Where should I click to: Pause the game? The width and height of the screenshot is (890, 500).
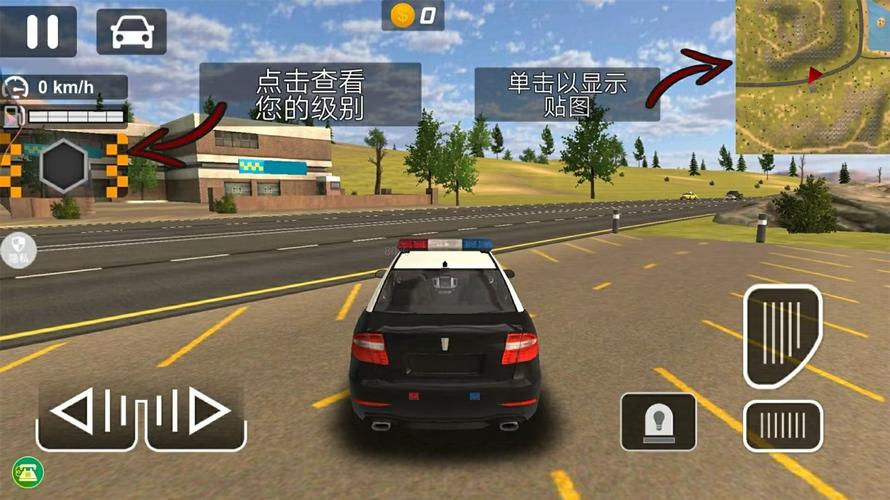tap(39, 31)
